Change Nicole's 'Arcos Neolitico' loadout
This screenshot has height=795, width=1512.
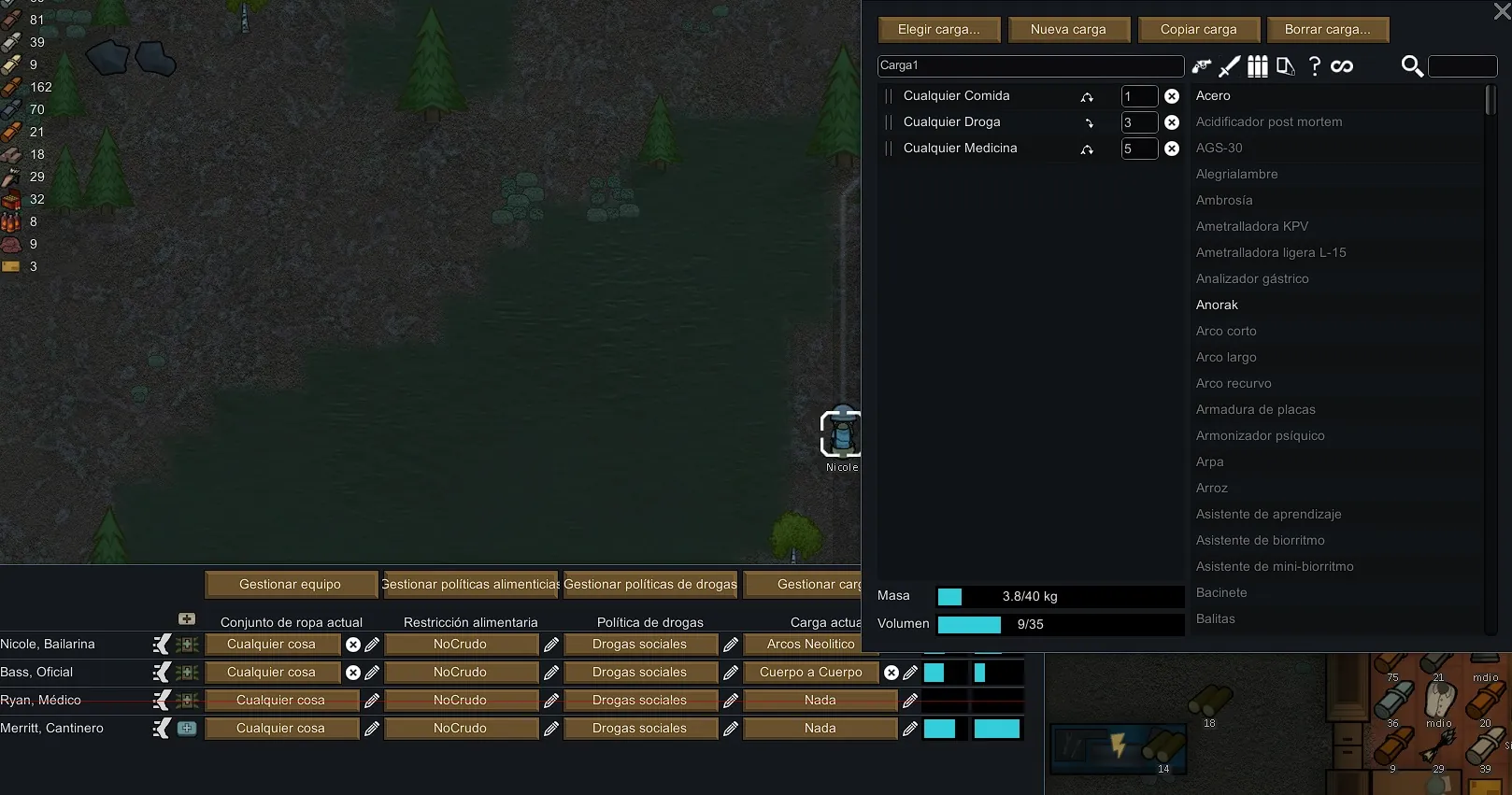click(x=810, y=645)
